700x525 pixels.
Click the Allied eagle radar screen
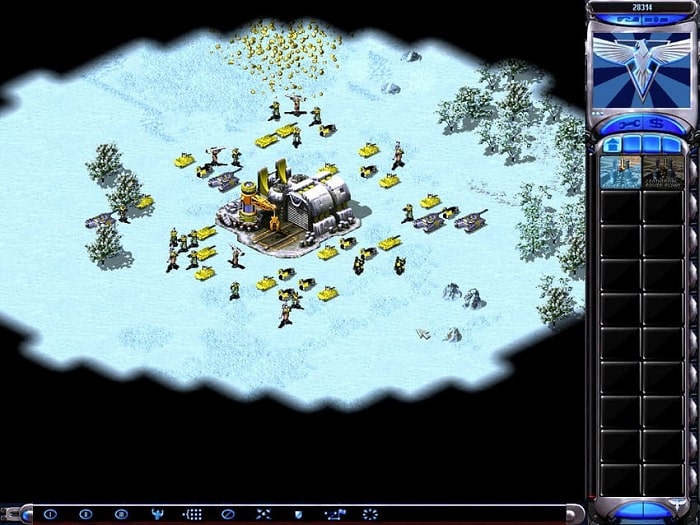pyautogui.click(x=640, y=66)
